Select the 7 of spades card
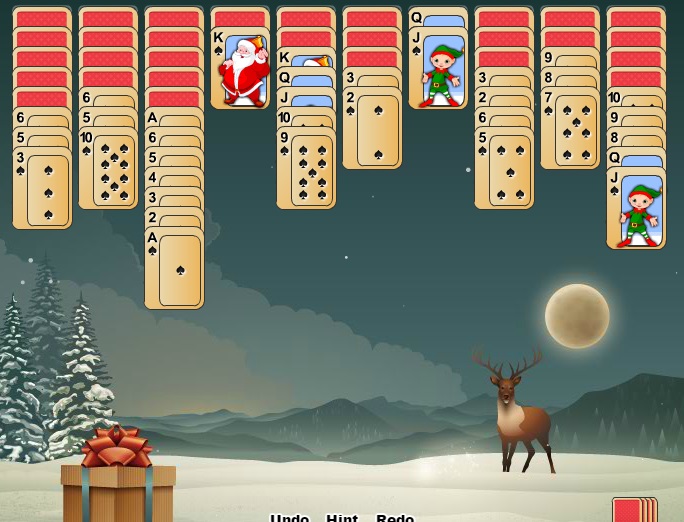Viewport: 684px width, 522px height. coord(570,129)
